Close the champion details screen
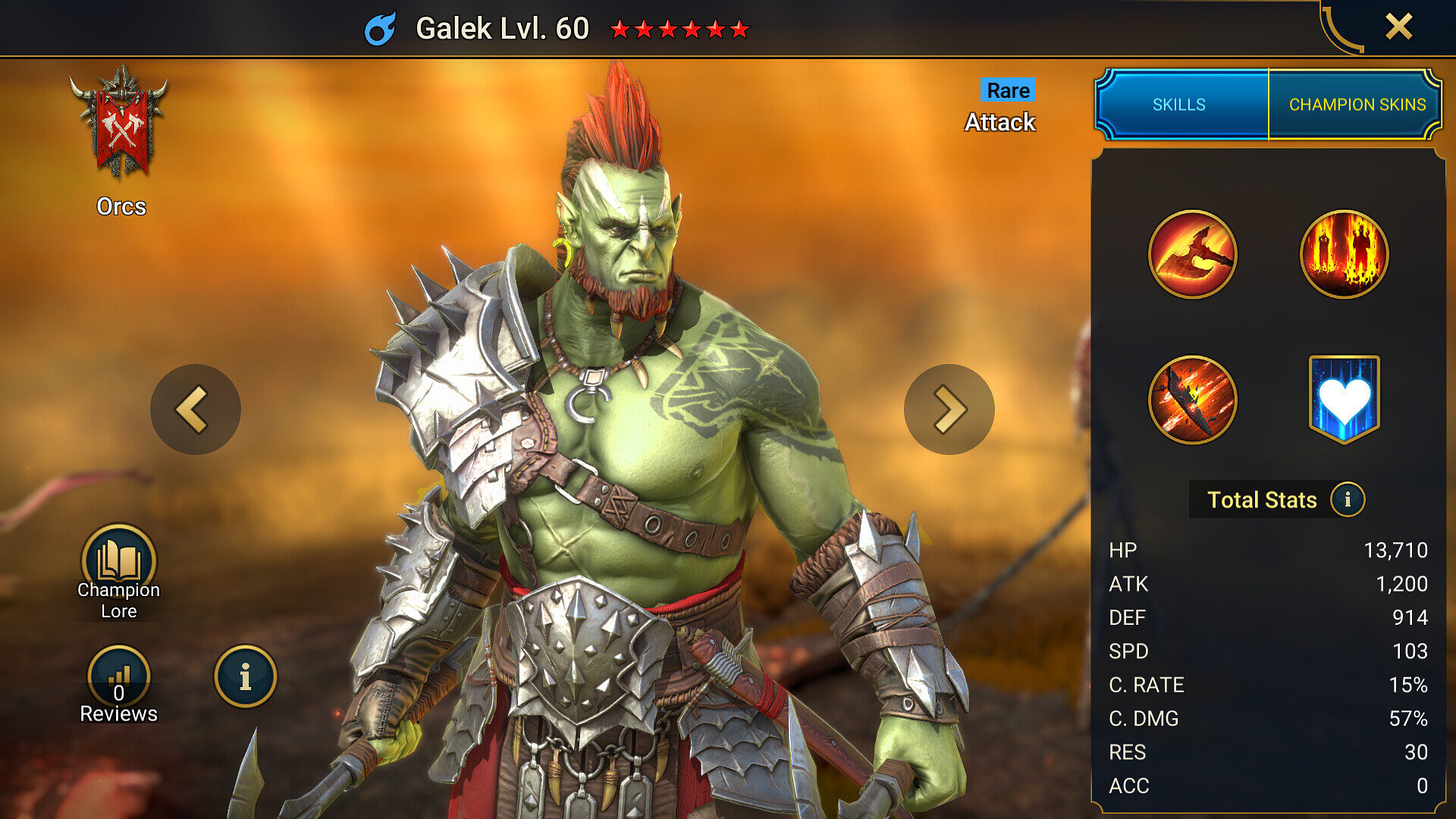1456x819 pixels. [x=1398, y=26]
